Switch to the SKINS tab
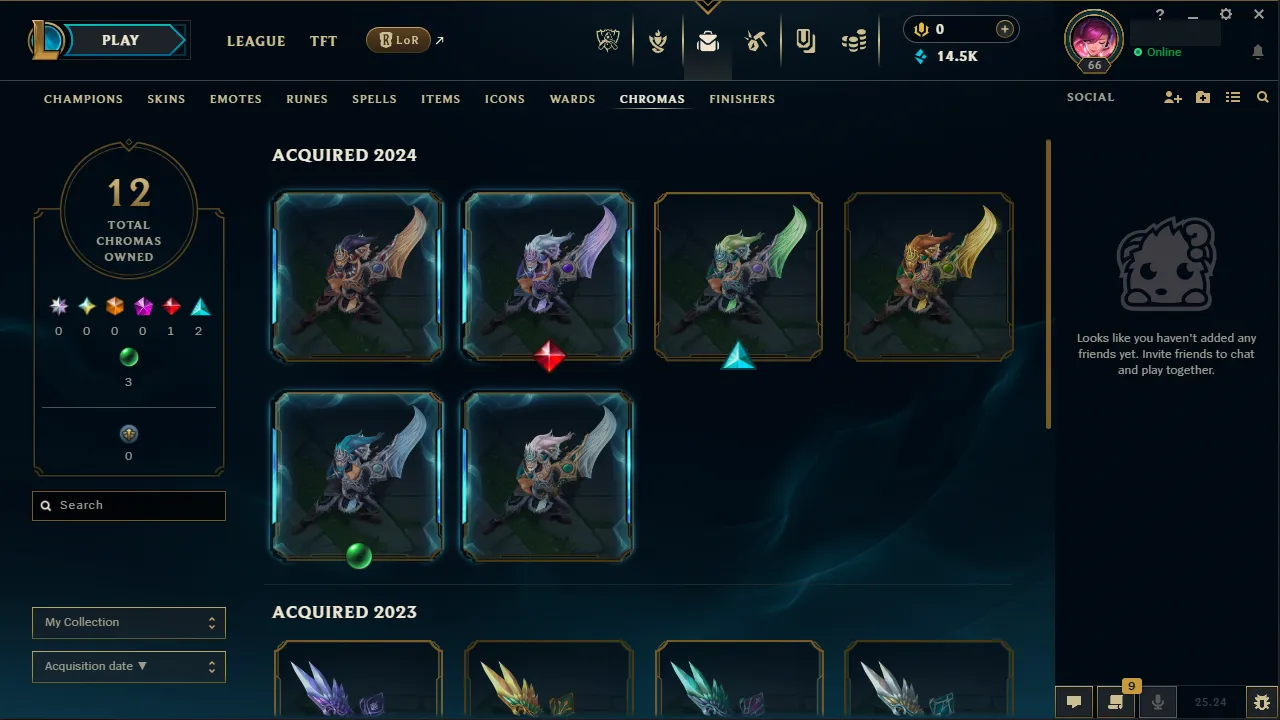This screenshot has width=1280, height=720. pos(166,99)
